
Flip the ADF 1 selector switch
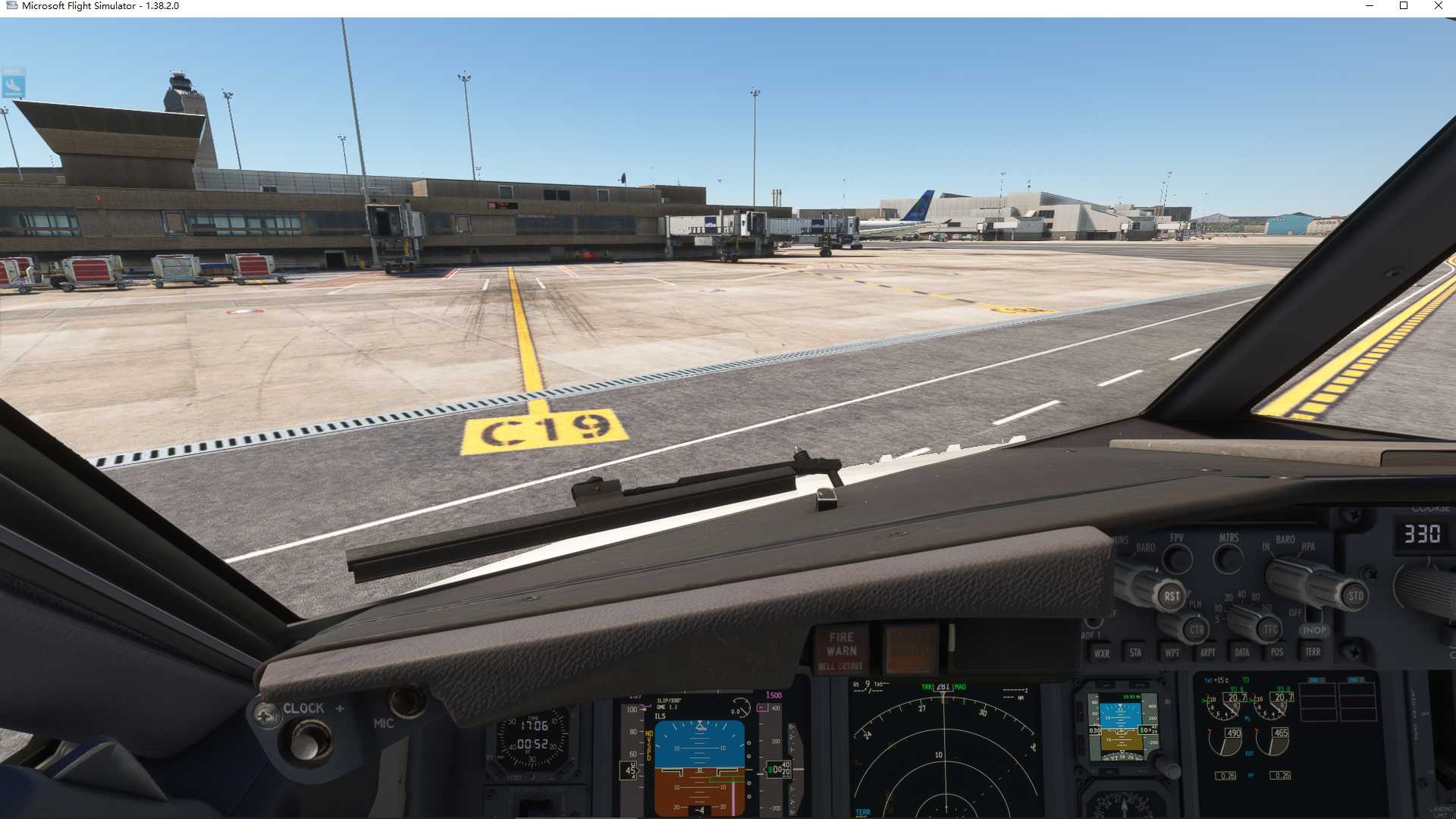tap(1092, 620)
